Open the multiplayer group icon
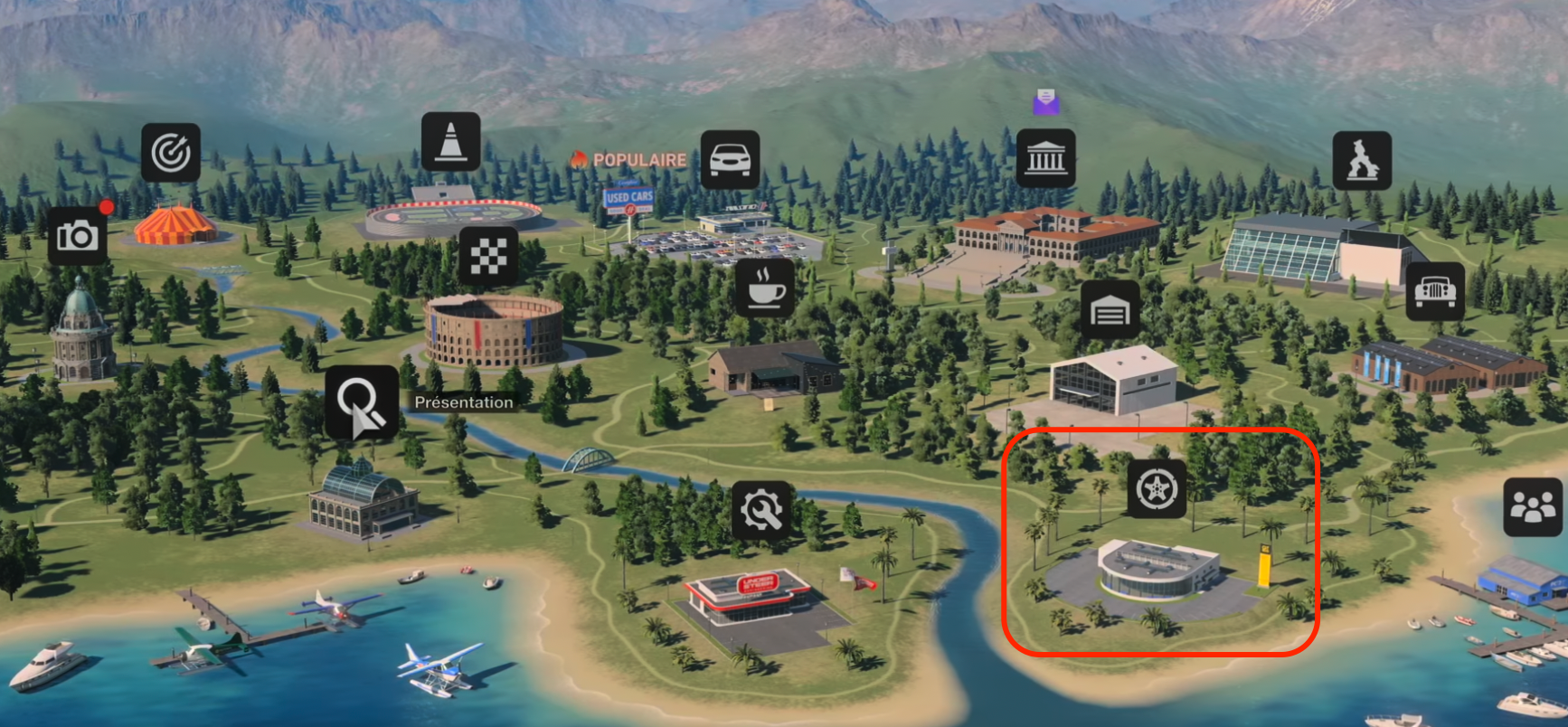The image size is (1568, 727). [1533, 507]
